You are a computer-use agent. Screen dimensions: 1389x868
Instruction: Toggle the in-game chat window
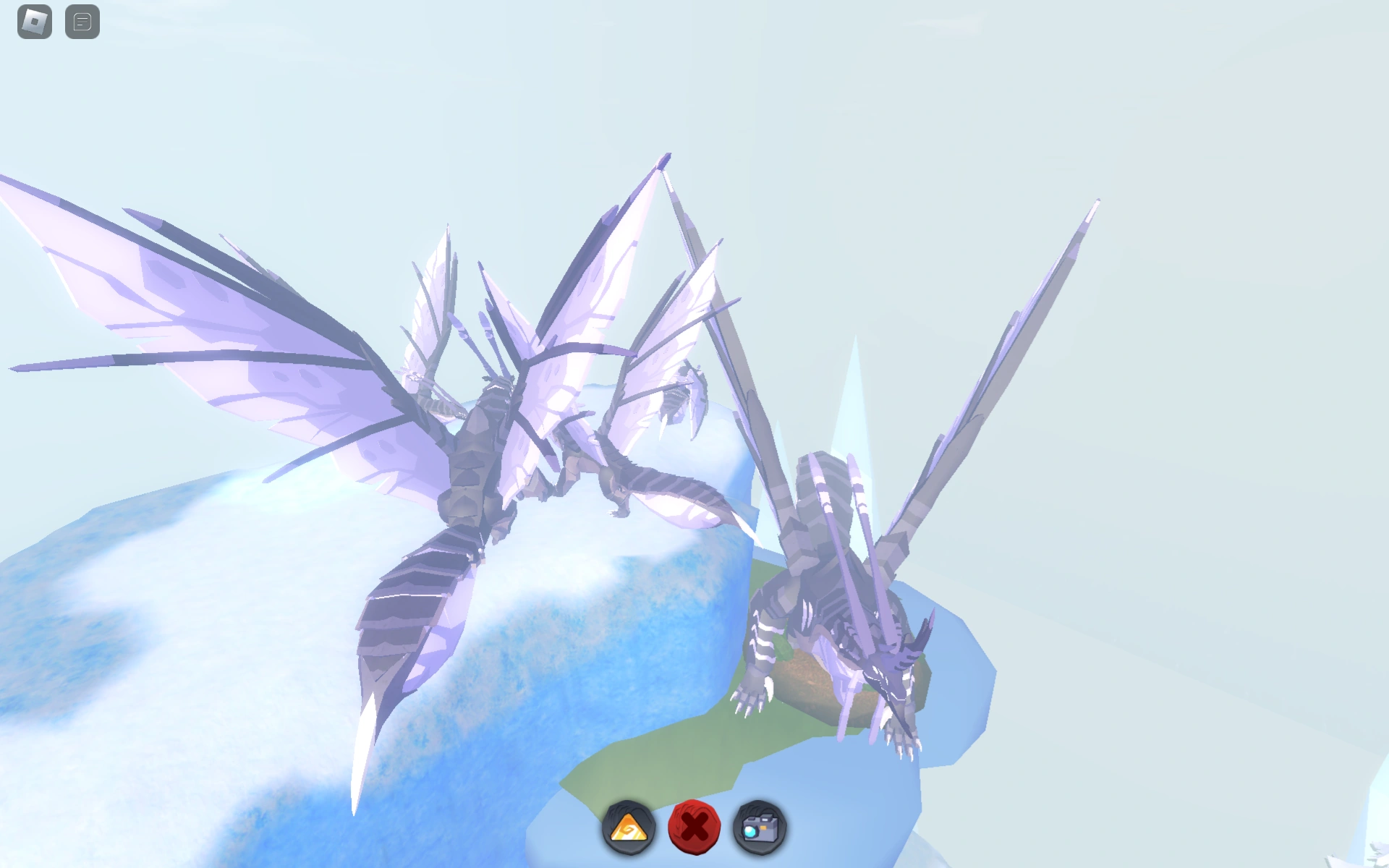pos(81,20)
